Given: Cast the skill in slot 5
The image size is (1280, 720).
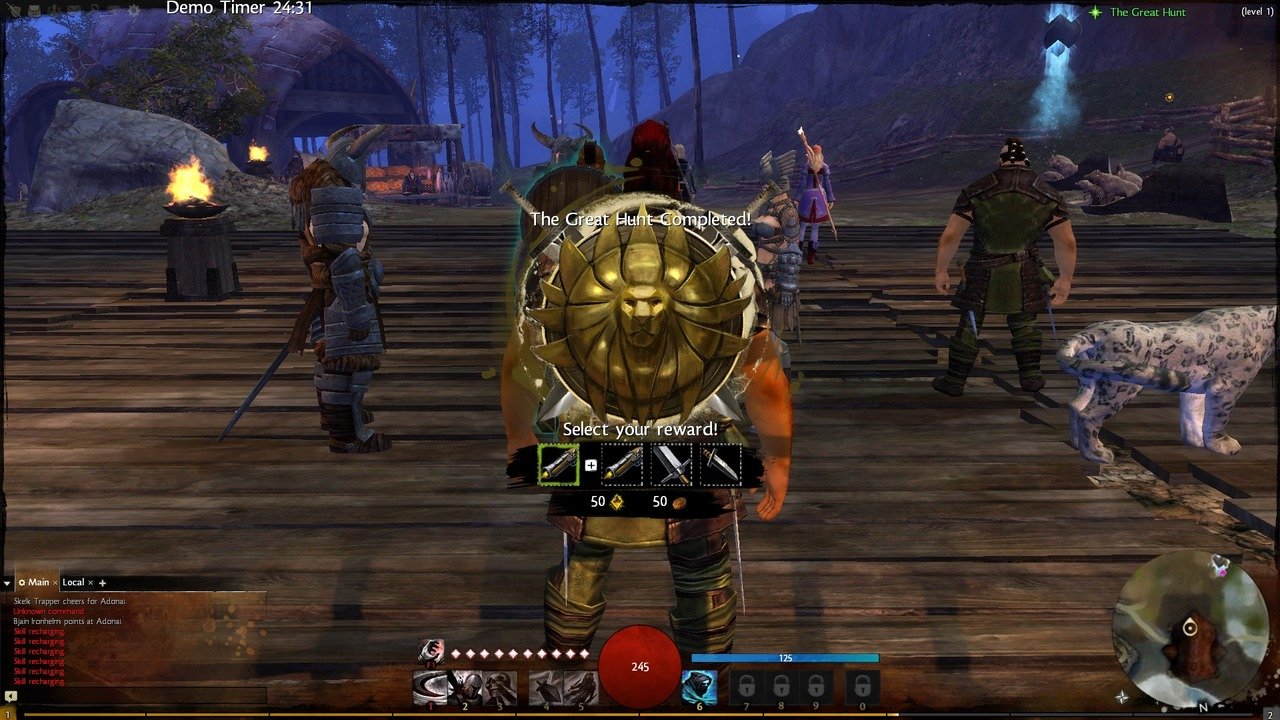Looking at the screenshot, I should (x=581, y=688).
